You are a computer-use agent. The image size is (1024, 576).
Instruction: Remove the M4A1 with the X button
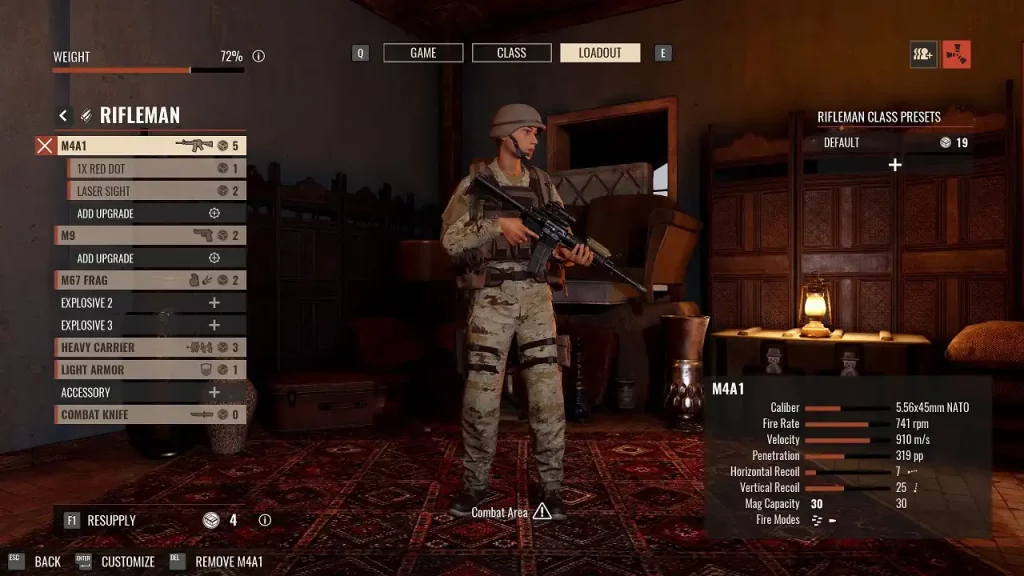click(44, 146)
